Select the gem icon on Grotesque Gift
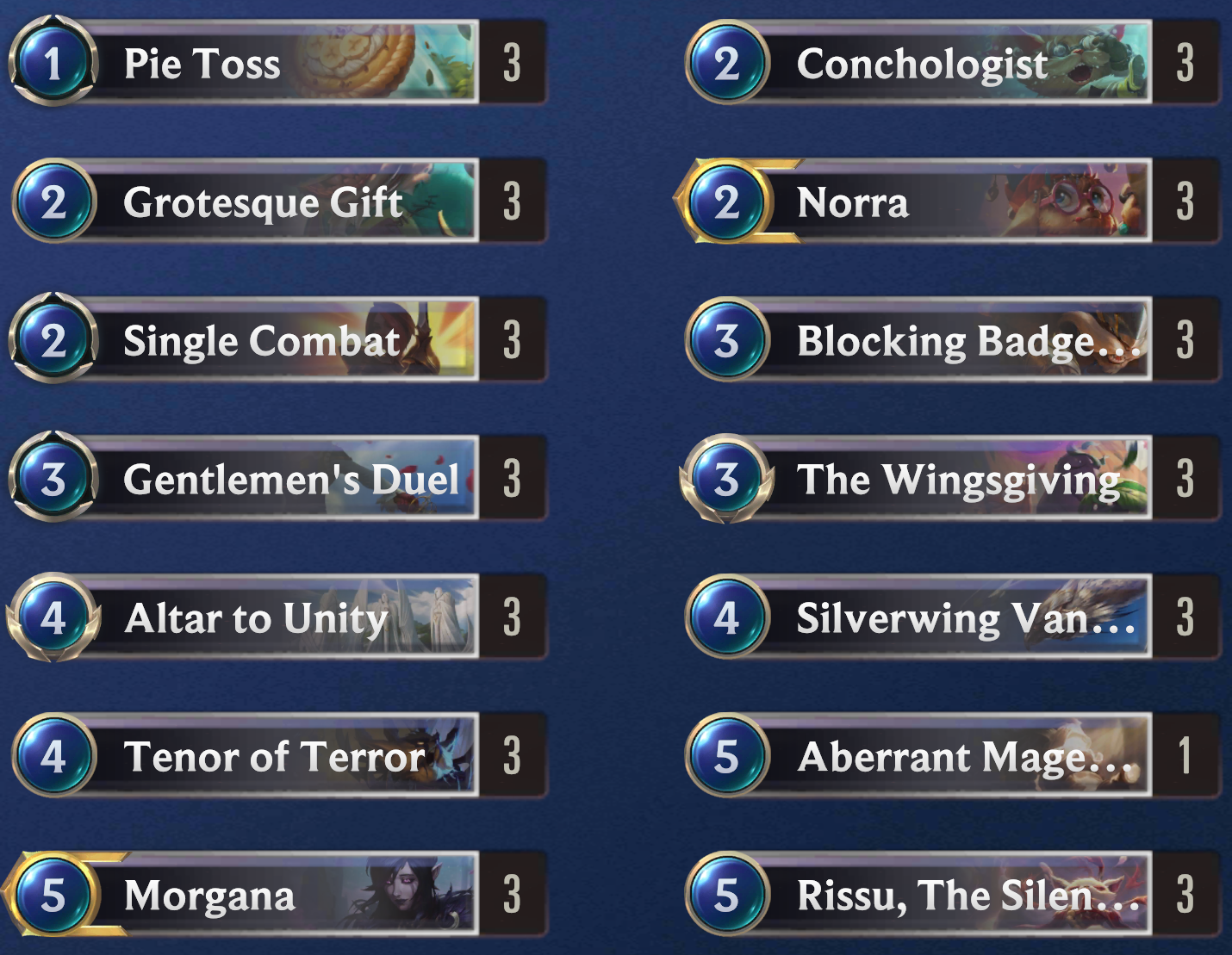This screenshot has height=955, width=1232. (53, 202)
